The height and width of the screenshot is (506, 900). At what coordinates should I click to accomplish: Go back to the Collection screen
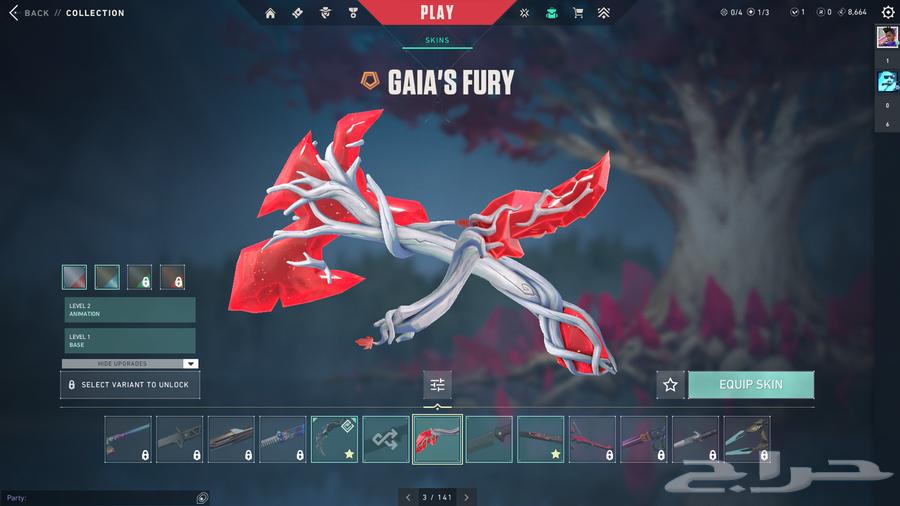point(28,13)
